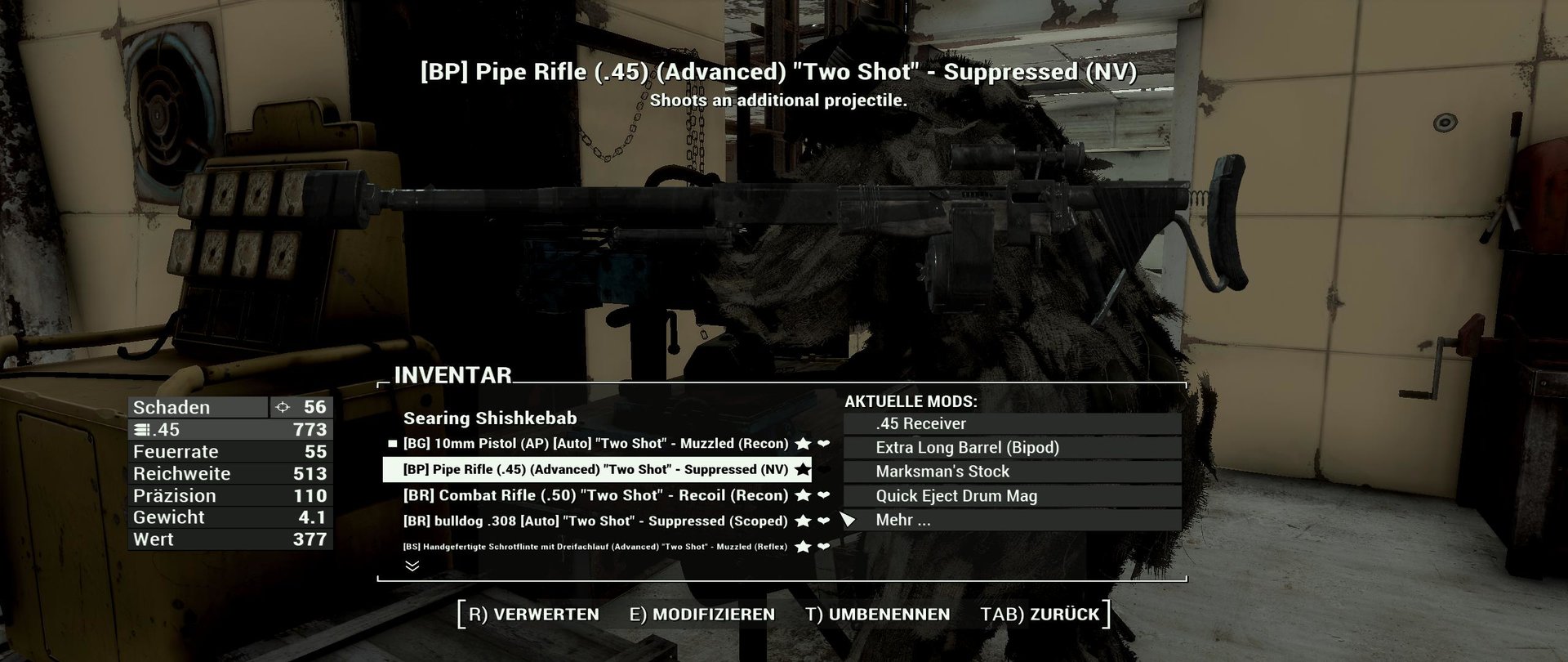
Task: Pick the Combat Rifle (.50) "Two Shot" entry
Action: pos(595,495)
